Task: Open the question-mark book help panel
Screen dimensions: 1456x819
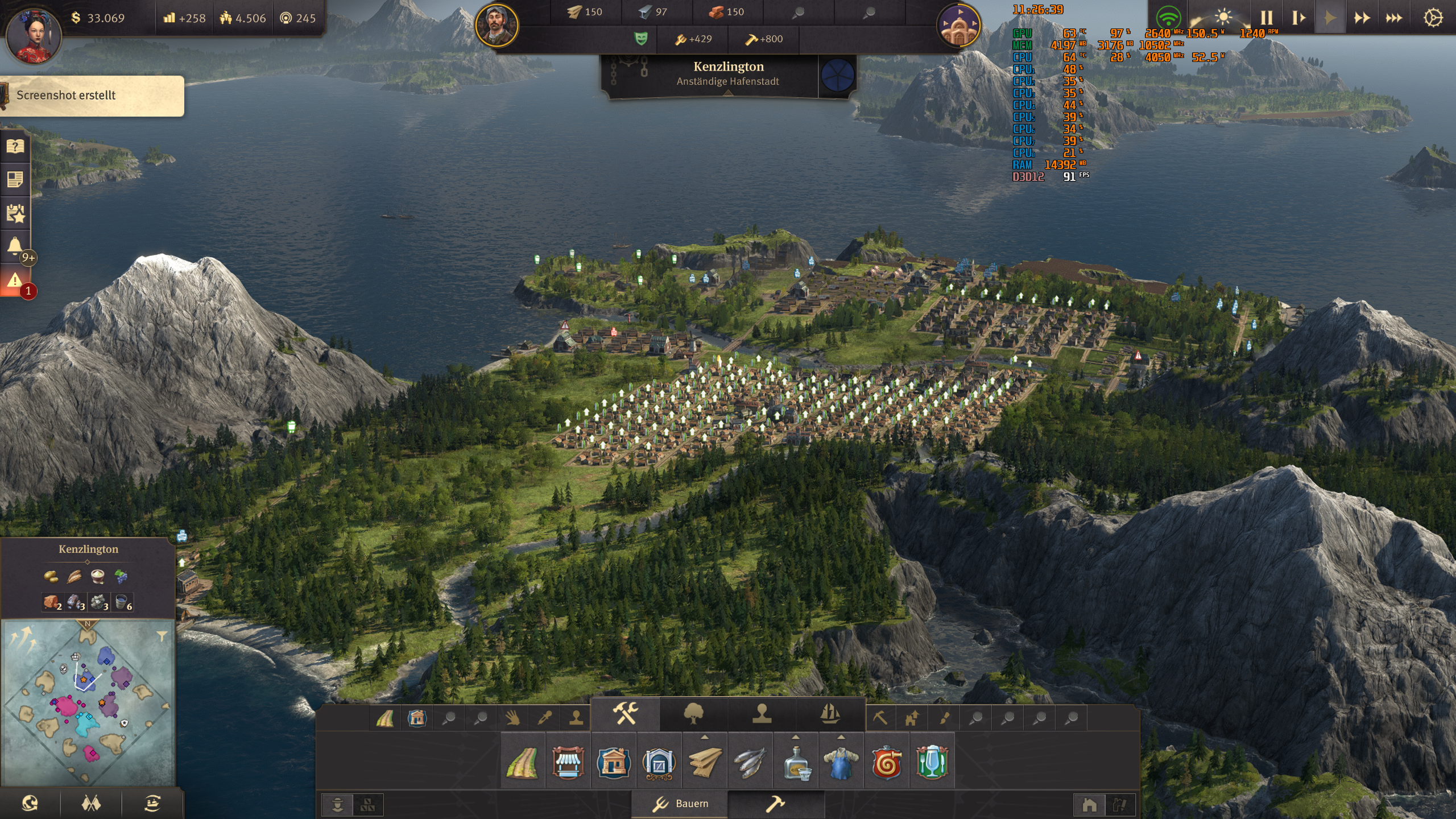Action: [x=15, y=147]
